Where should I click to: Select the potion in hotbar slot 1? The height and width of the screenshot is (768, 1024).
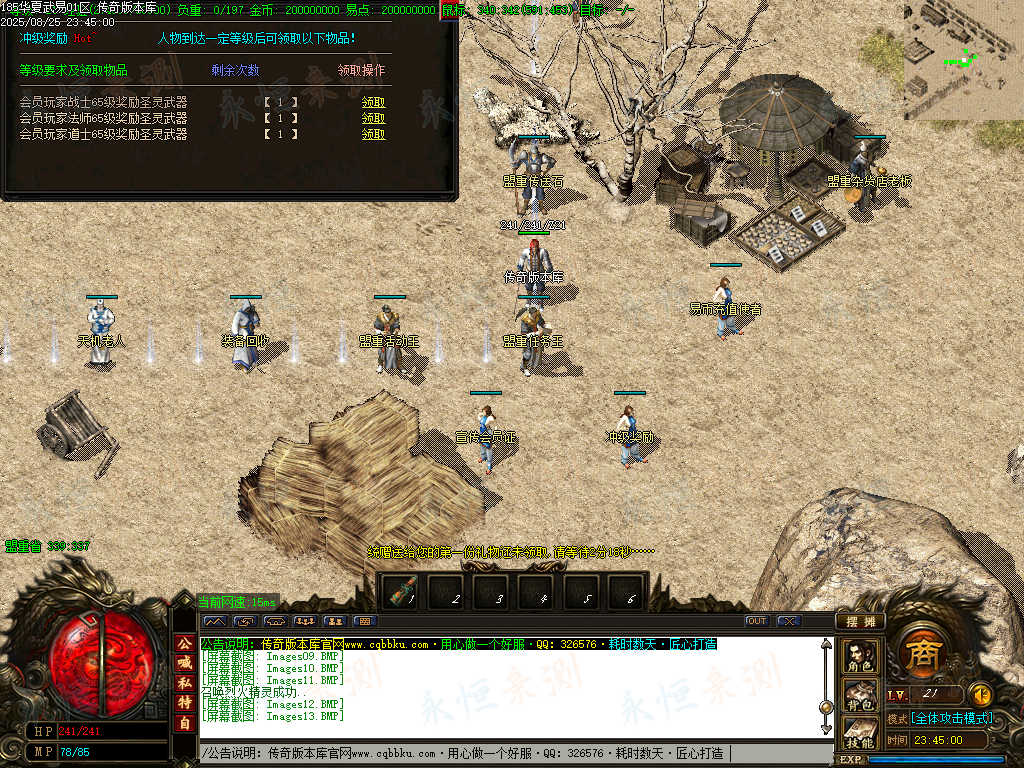pyautogui.click(x=404, y=593)
